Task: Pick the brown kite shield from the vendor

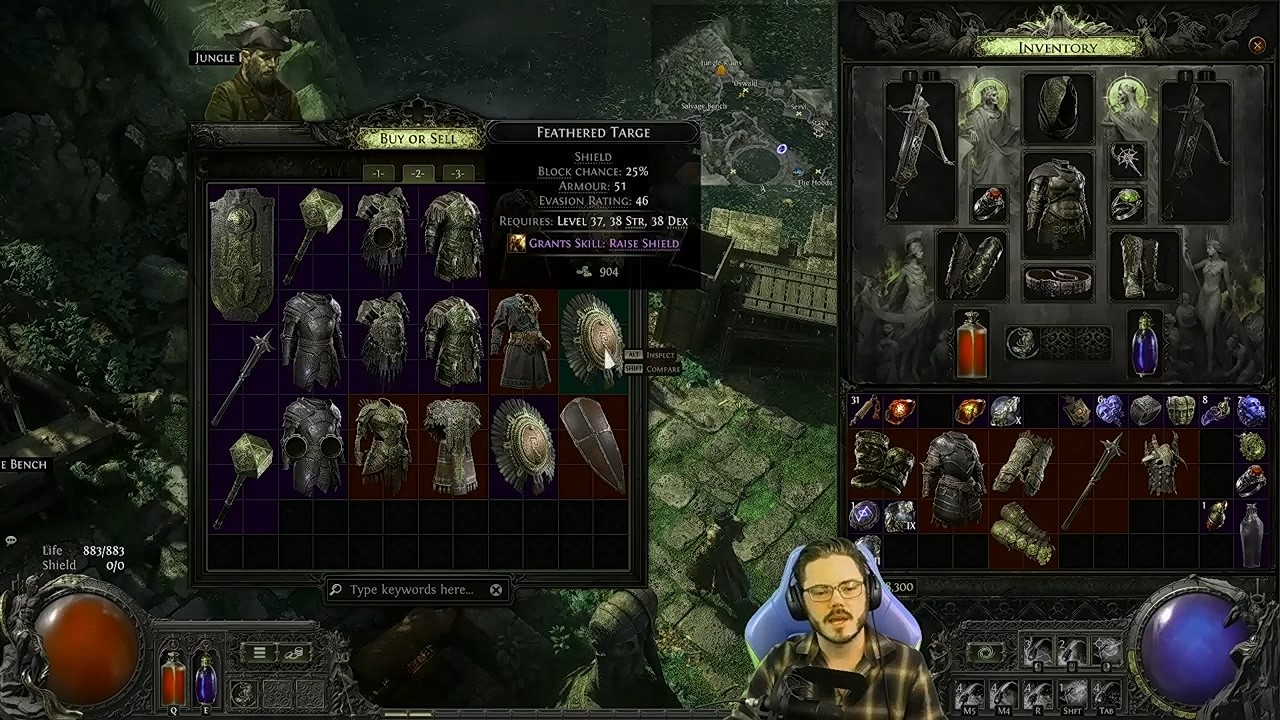Action: click(592, 444)
